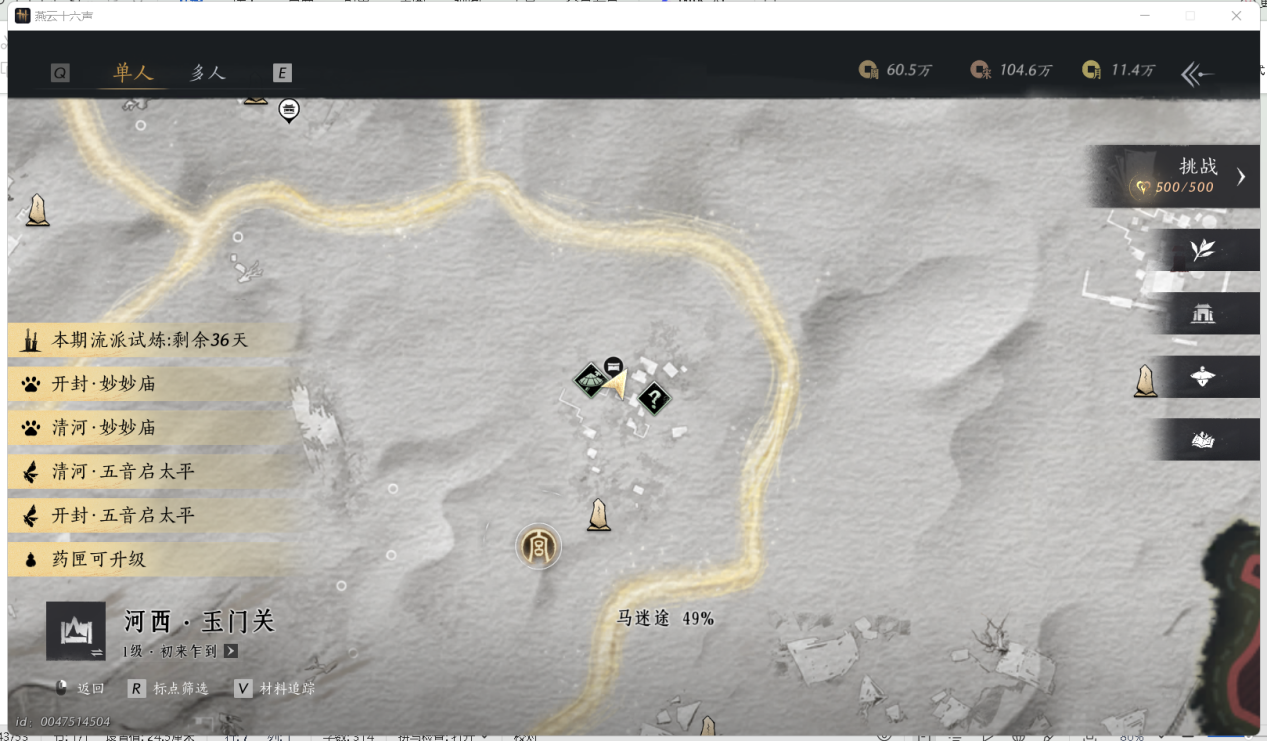
Task: Switch to the 多人 tab
Action: [x=208, y=72]
